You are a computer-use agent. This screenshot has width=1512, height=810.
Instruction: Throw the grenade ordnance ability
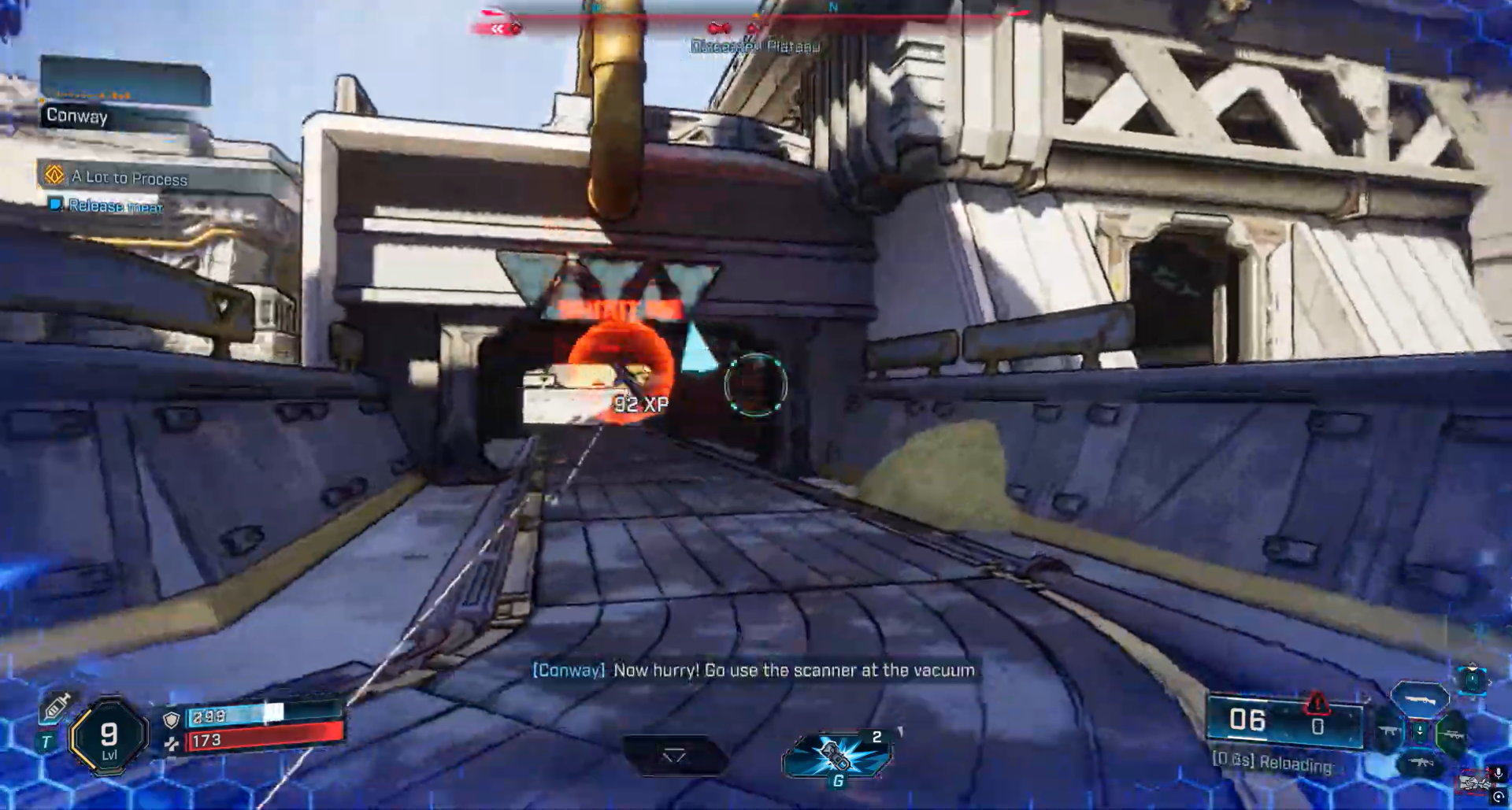pos(838,755)
